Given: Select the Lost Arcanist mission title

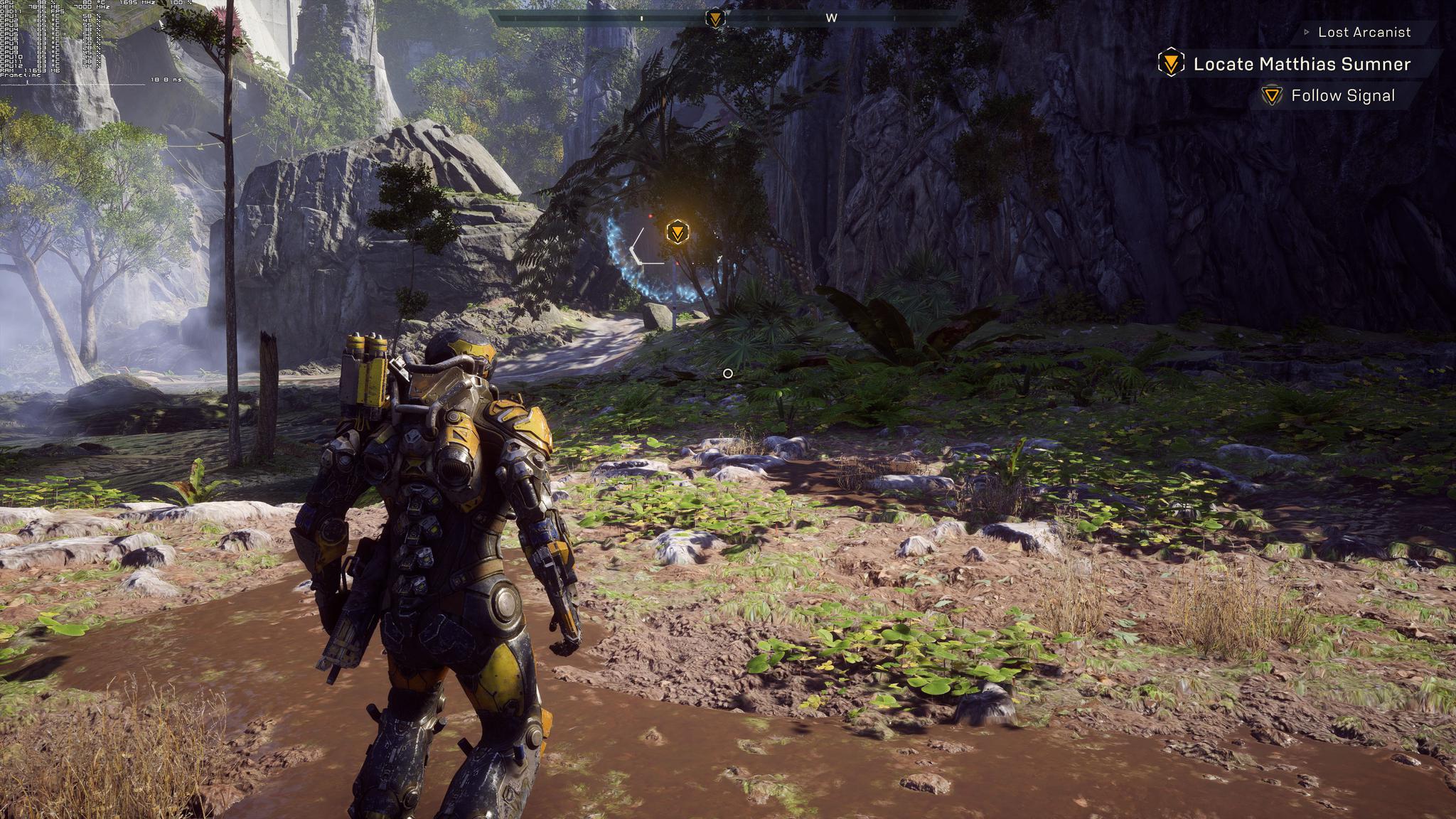Looking at the screenshot, I should (x=1364, y=32).
